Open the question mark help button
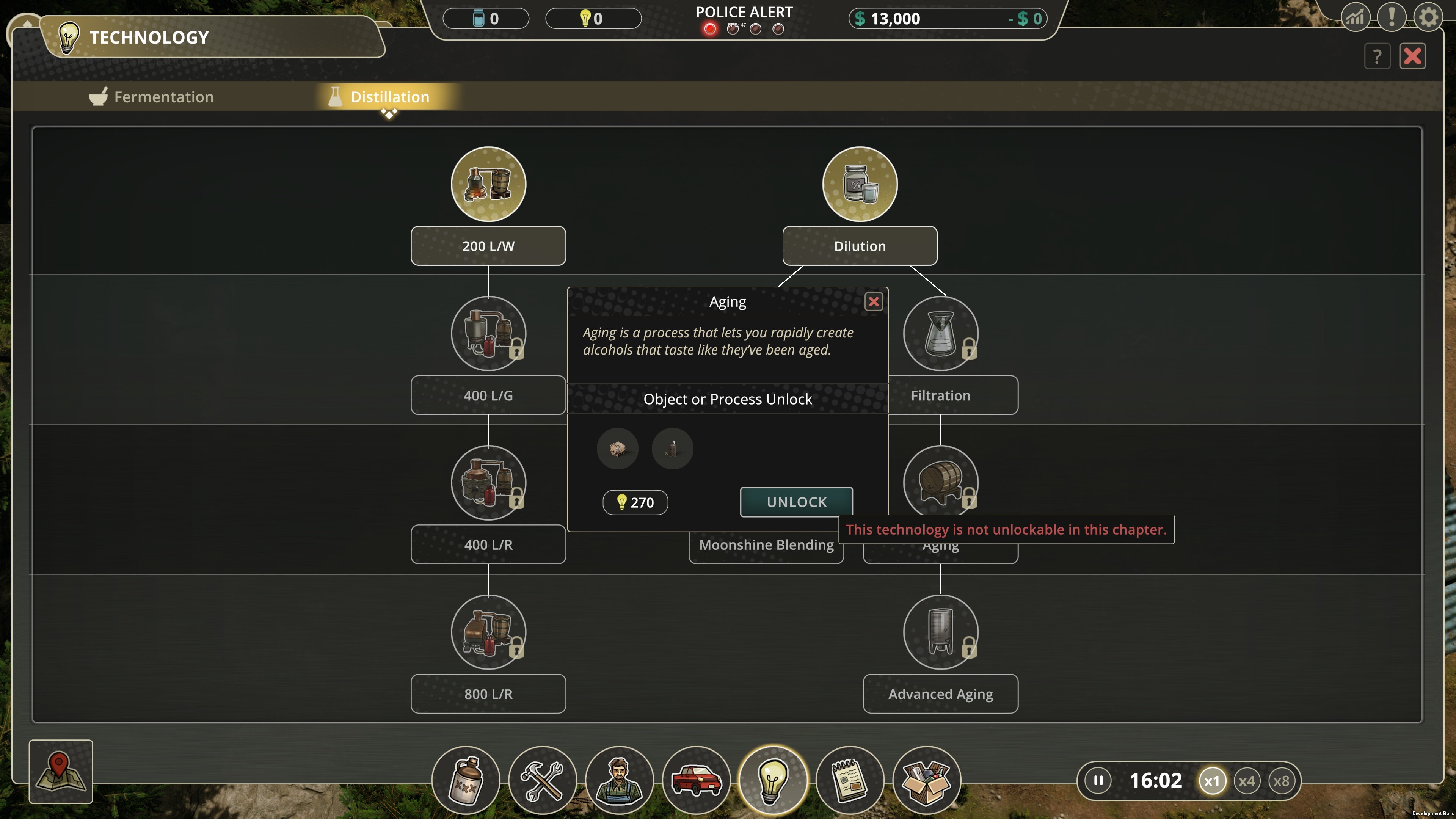1456x819 pixels. click(1377, 56)
